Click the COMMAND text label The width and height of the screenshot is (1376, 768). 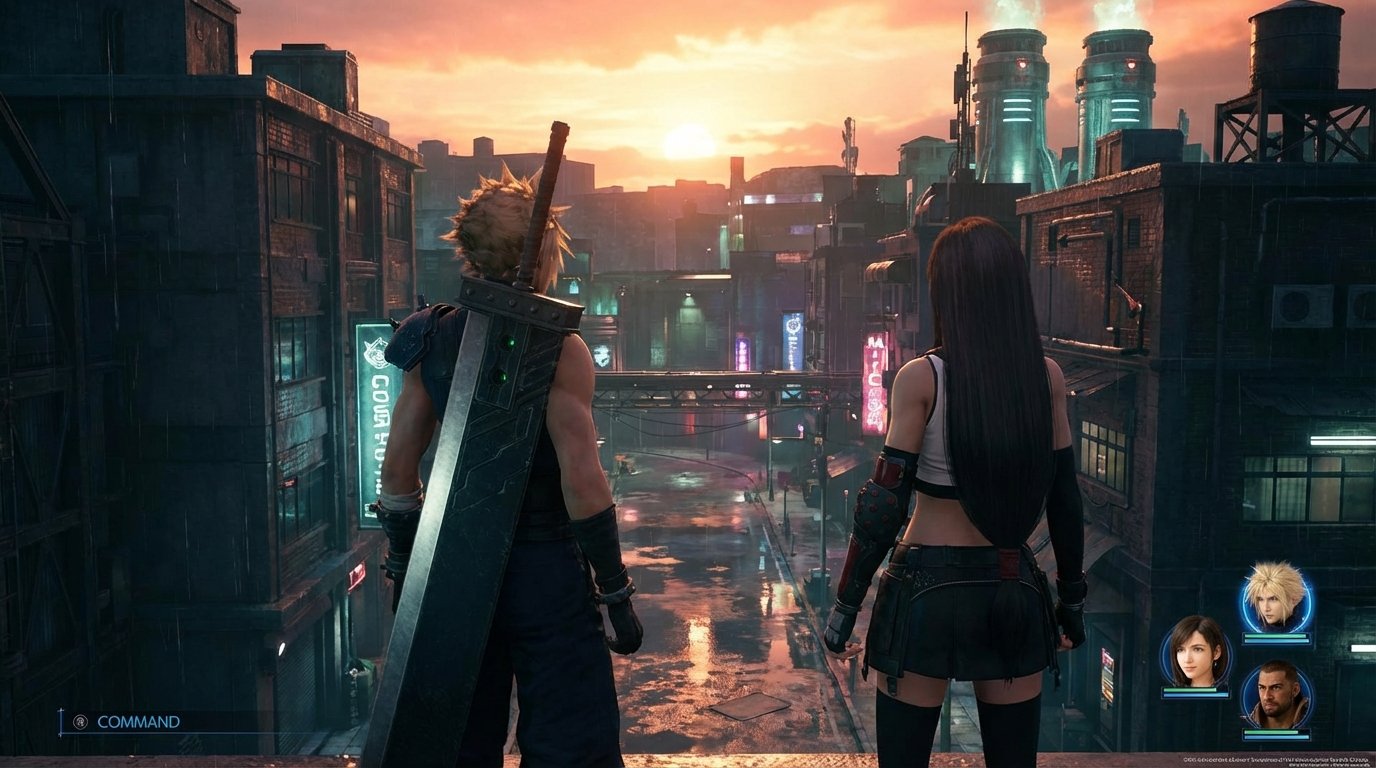(x=137, y=722)
